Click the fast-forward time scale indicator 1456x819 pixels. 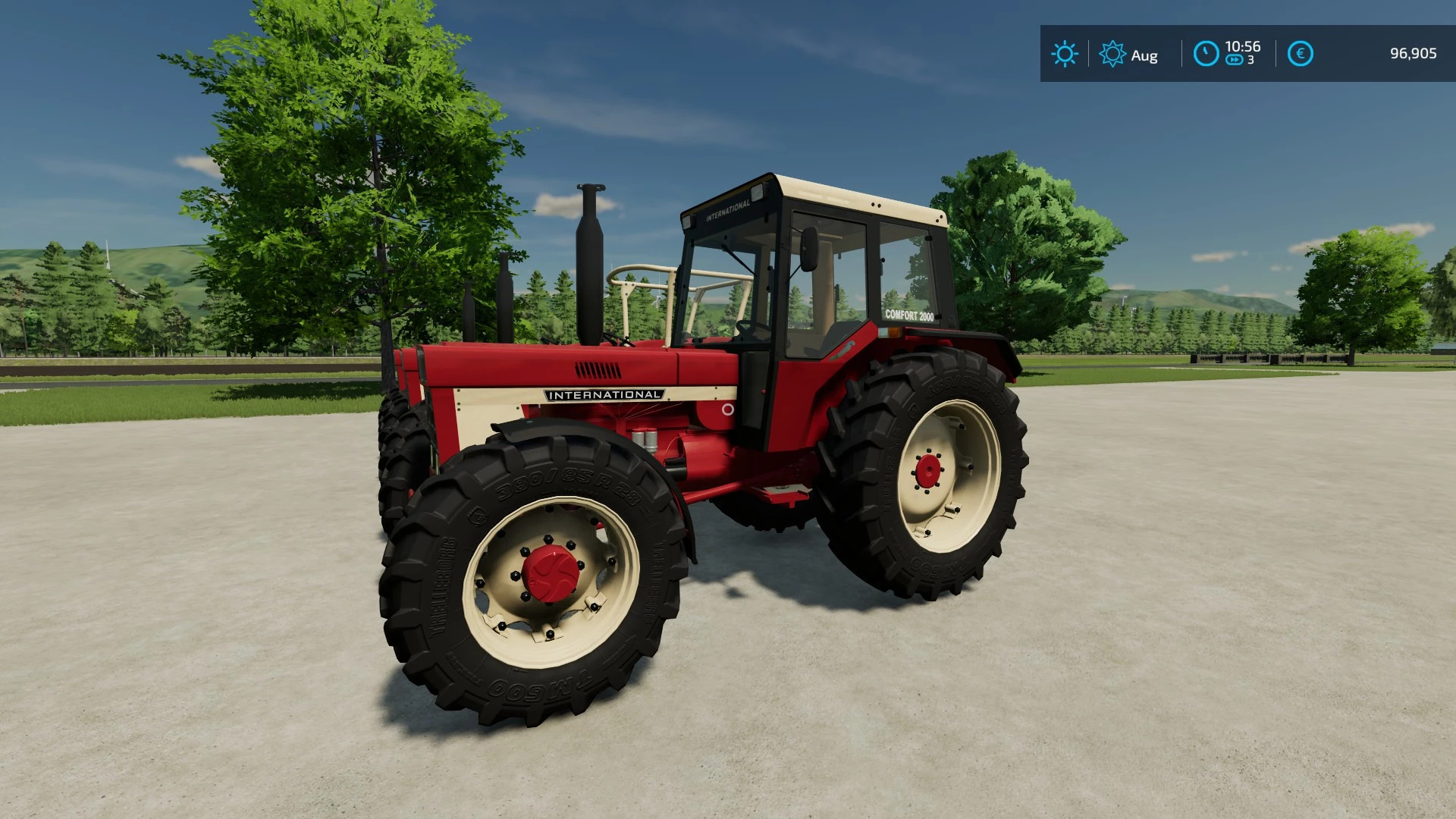[x=1235, y=61]
